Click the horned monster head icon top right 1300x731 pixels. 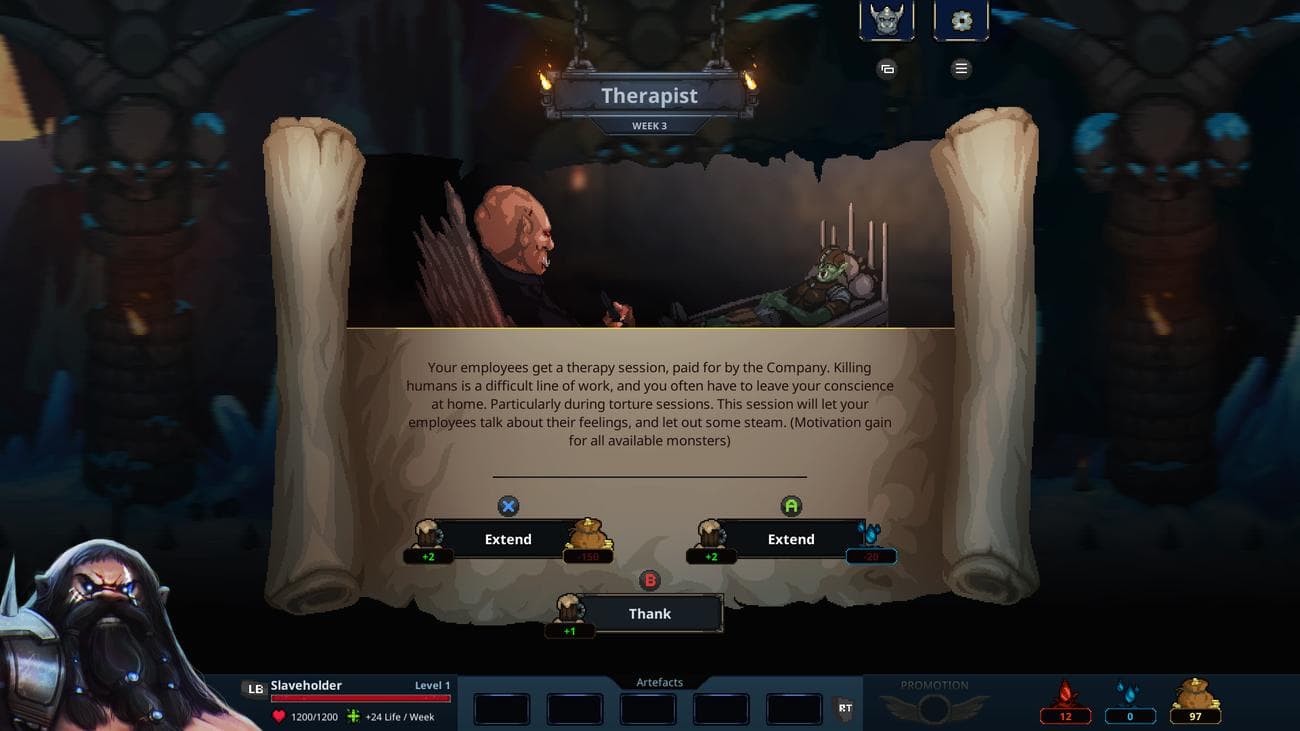pyautogui.click(x=885, y=20)
